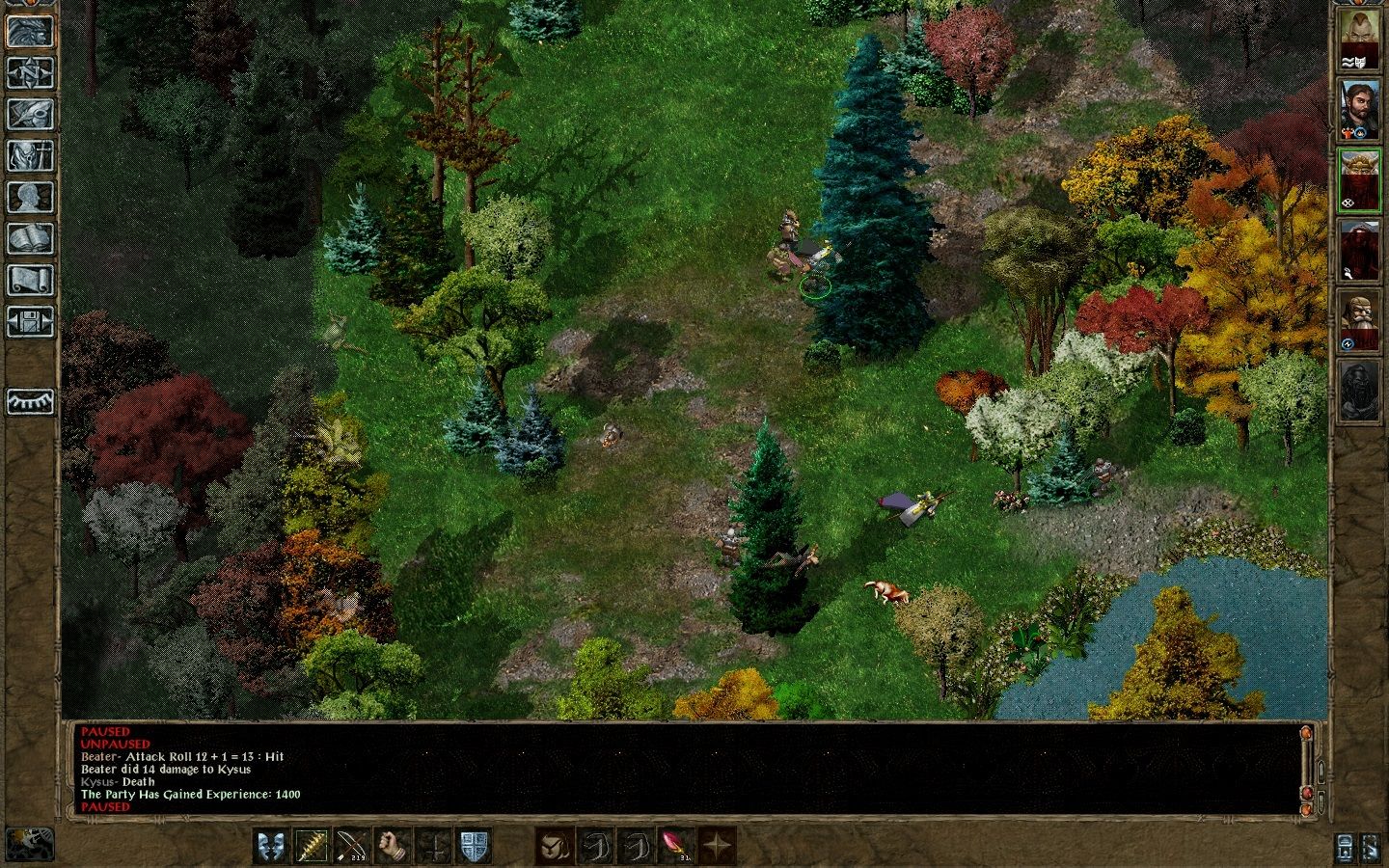Open the priest scroll with the parchment icon
Screen dimensions: 1389x868
(x=30, y=280)
